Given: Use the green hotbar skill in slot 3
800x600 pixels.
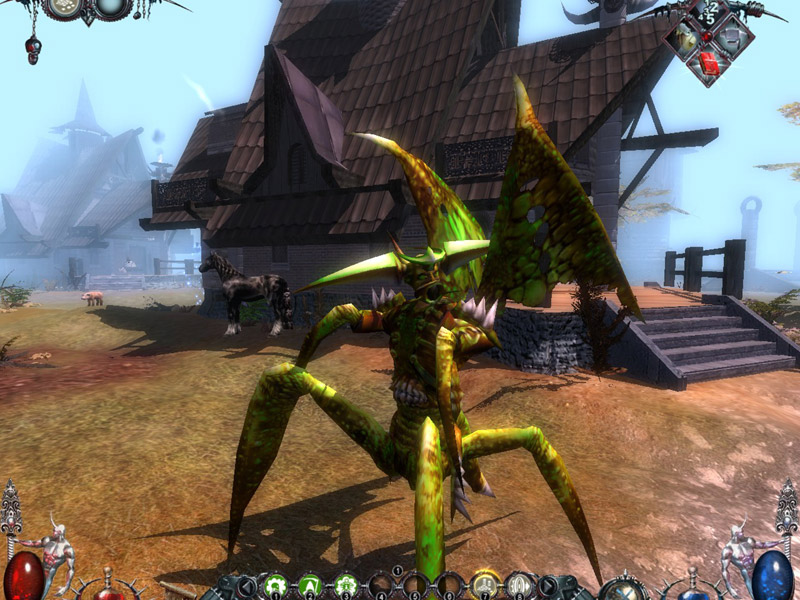Looking at the screenshot, I should coord(346,584).
